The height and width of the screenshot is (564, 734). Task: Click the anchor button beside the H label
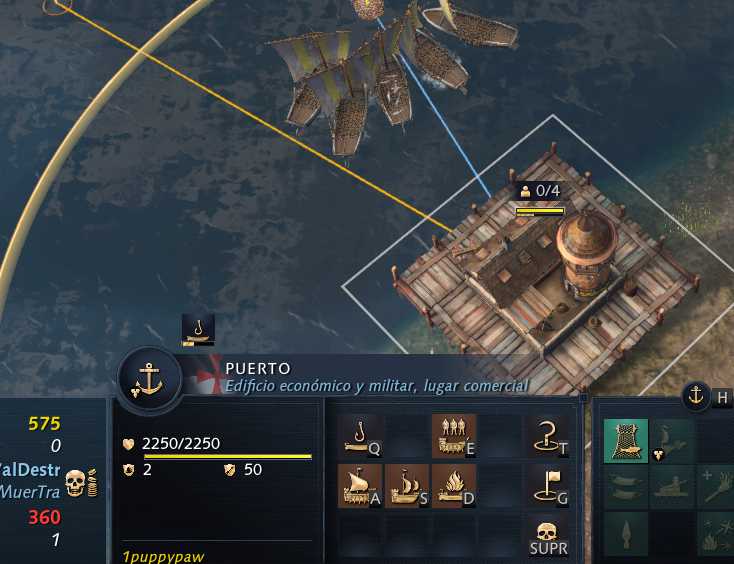(696, 396)
